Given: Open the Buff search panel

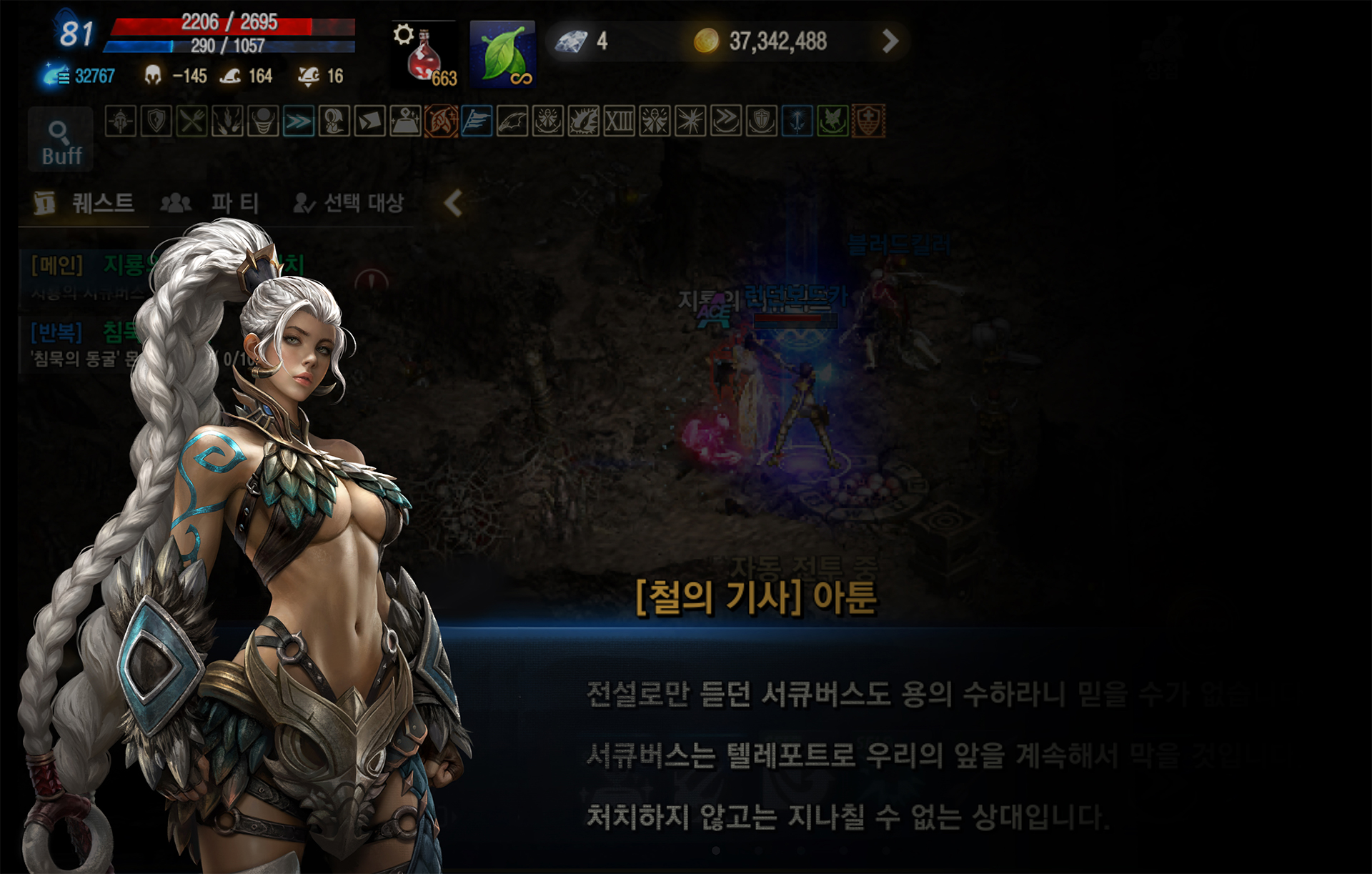Looking at the screenshot, I should (x=61, y=140).
